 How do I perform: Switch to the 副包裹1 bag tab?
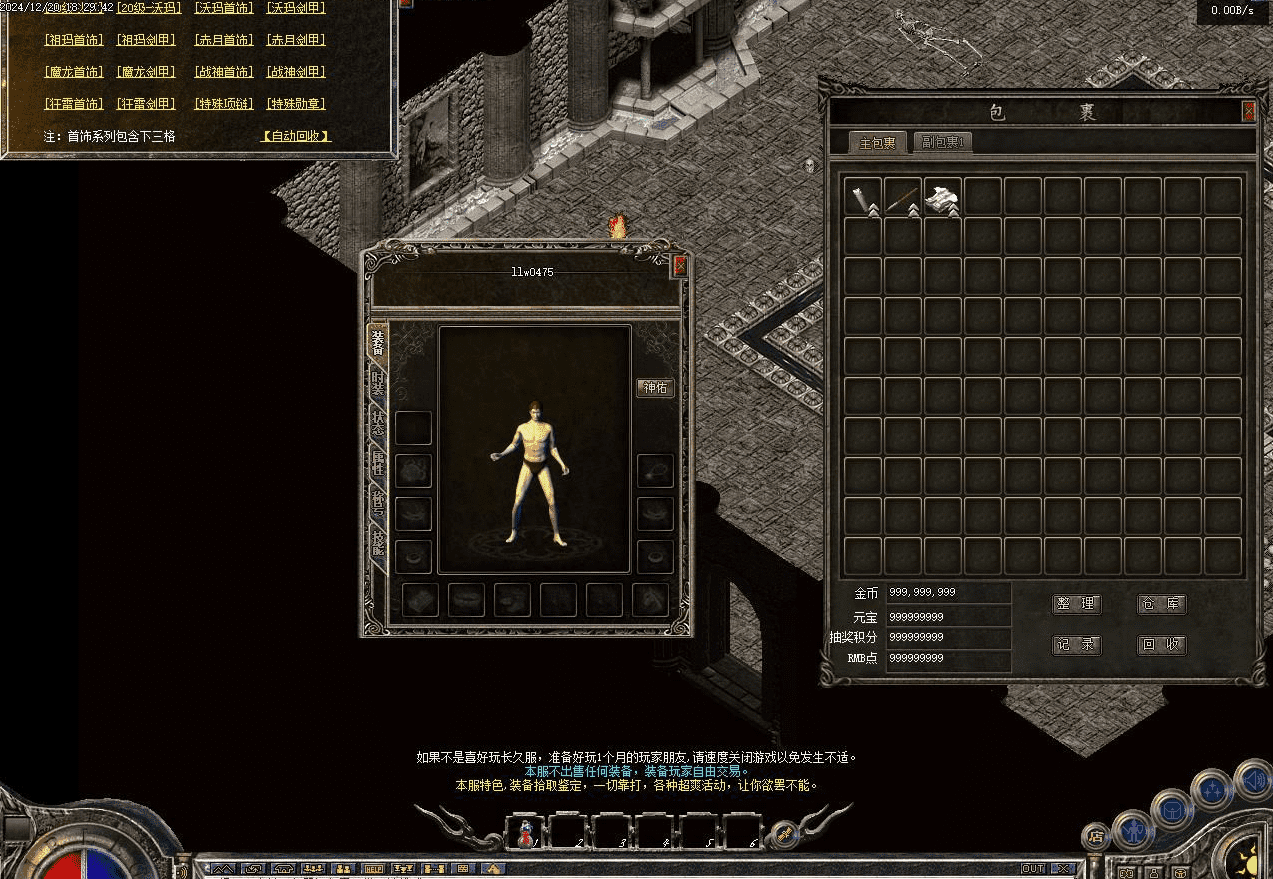[x=942, y=142]
